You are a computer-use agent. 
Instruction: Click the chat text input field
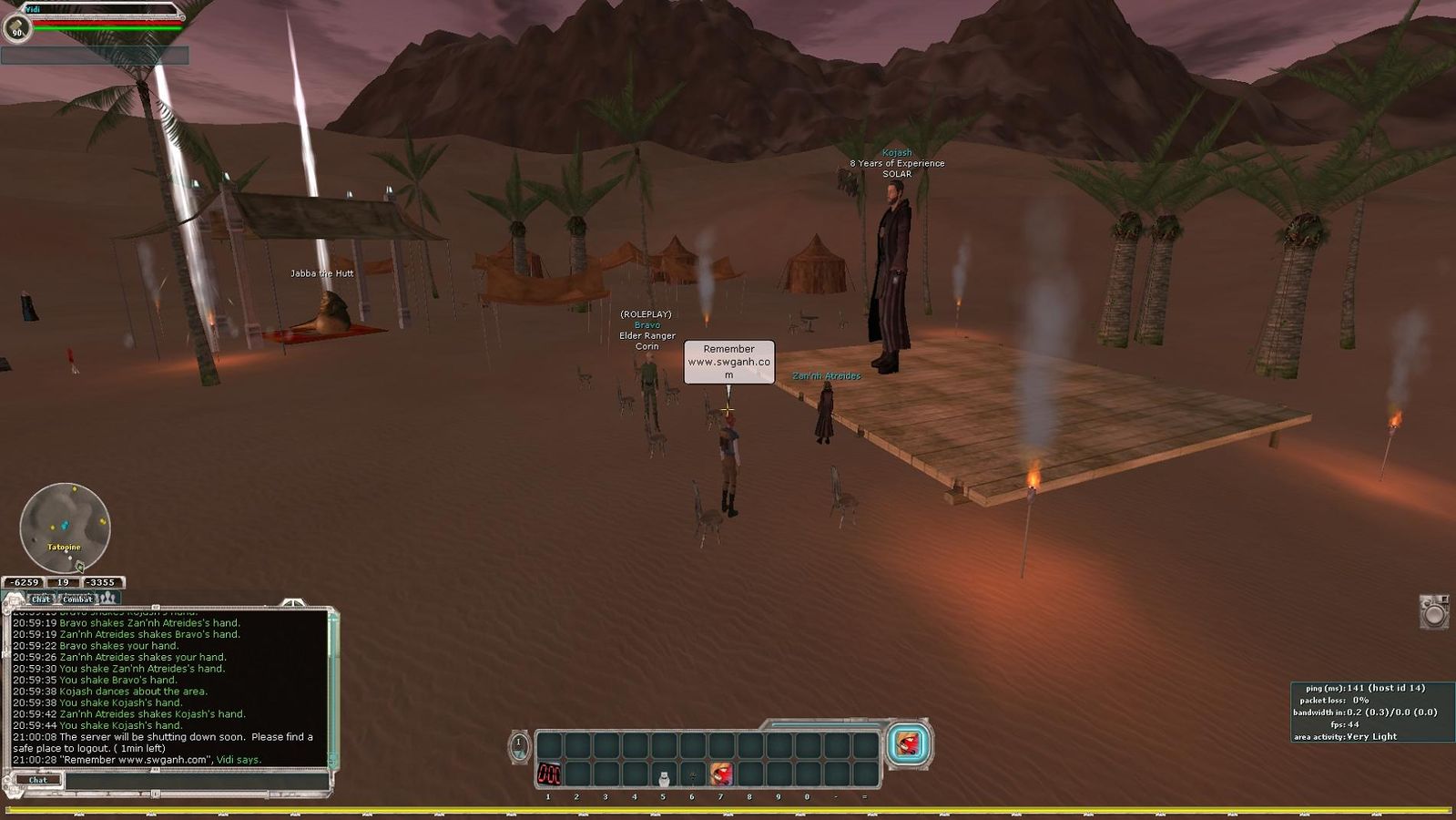click(x=196, y=781)
